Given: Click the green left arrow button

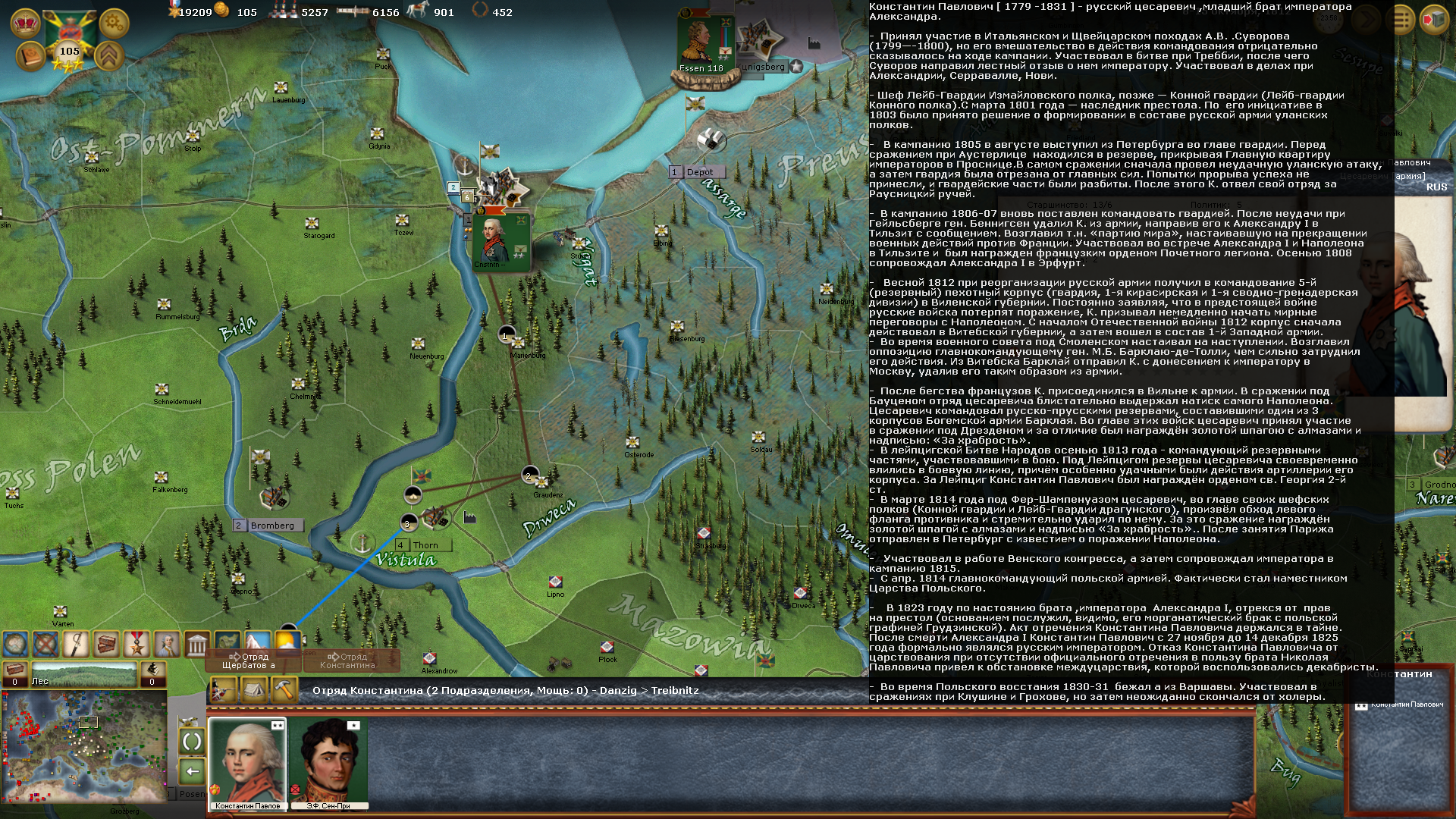Looking at the screenshot, I should [x=192, y=771].
